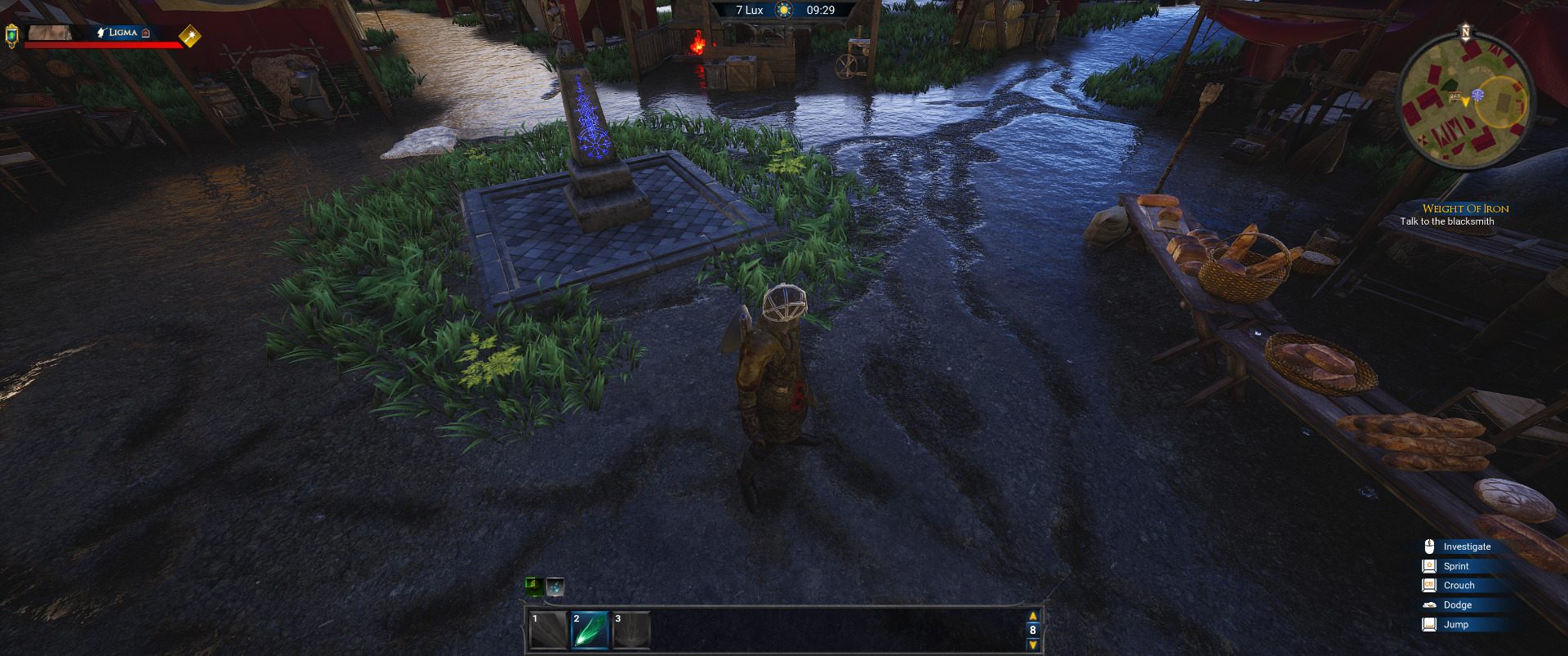Click the green arrow level-up banner icon
Image resolution: width=1568 pixels, height=656 pixels.
pos(11,35)
